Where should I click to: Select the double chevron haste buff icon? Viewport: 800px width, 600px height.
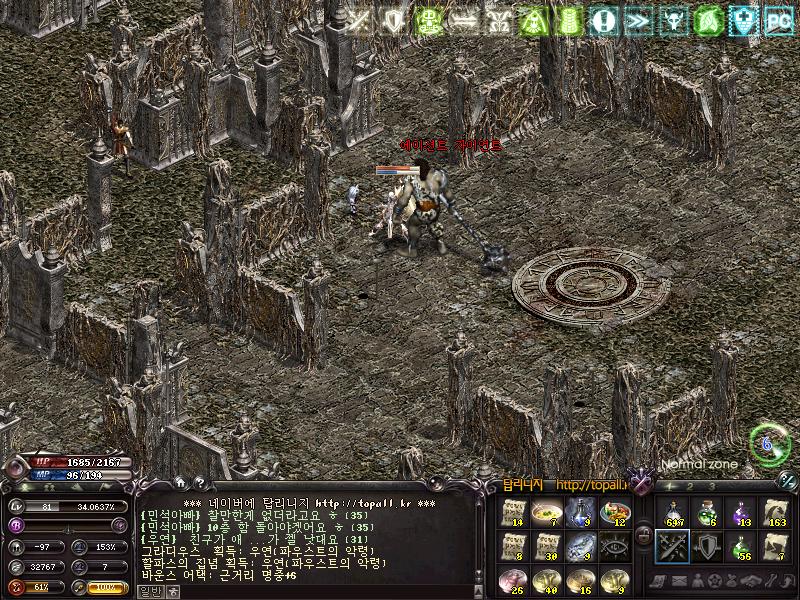tap(637, 19)
